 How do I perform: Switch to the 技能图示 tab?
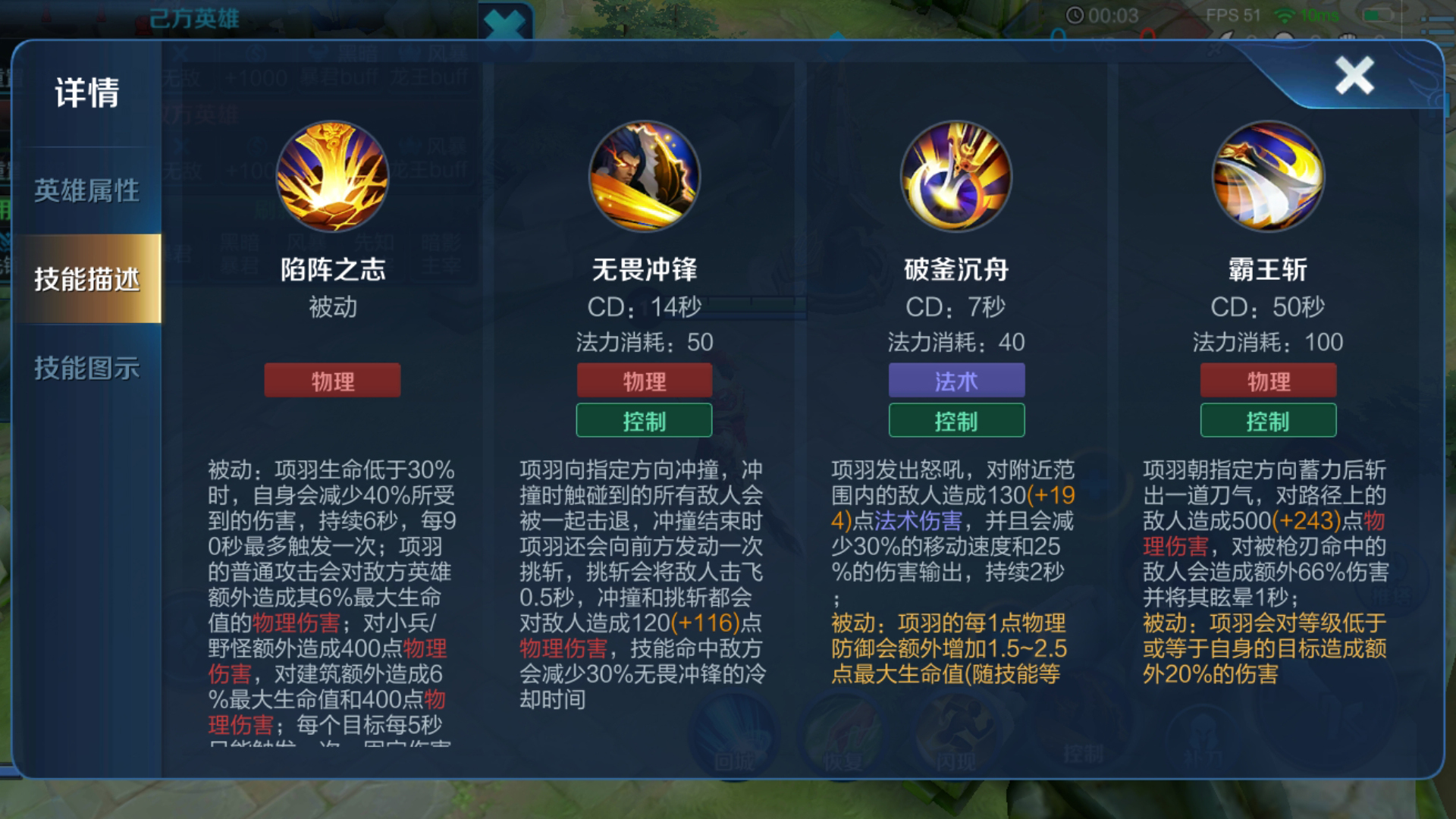(x=89, y=369)
